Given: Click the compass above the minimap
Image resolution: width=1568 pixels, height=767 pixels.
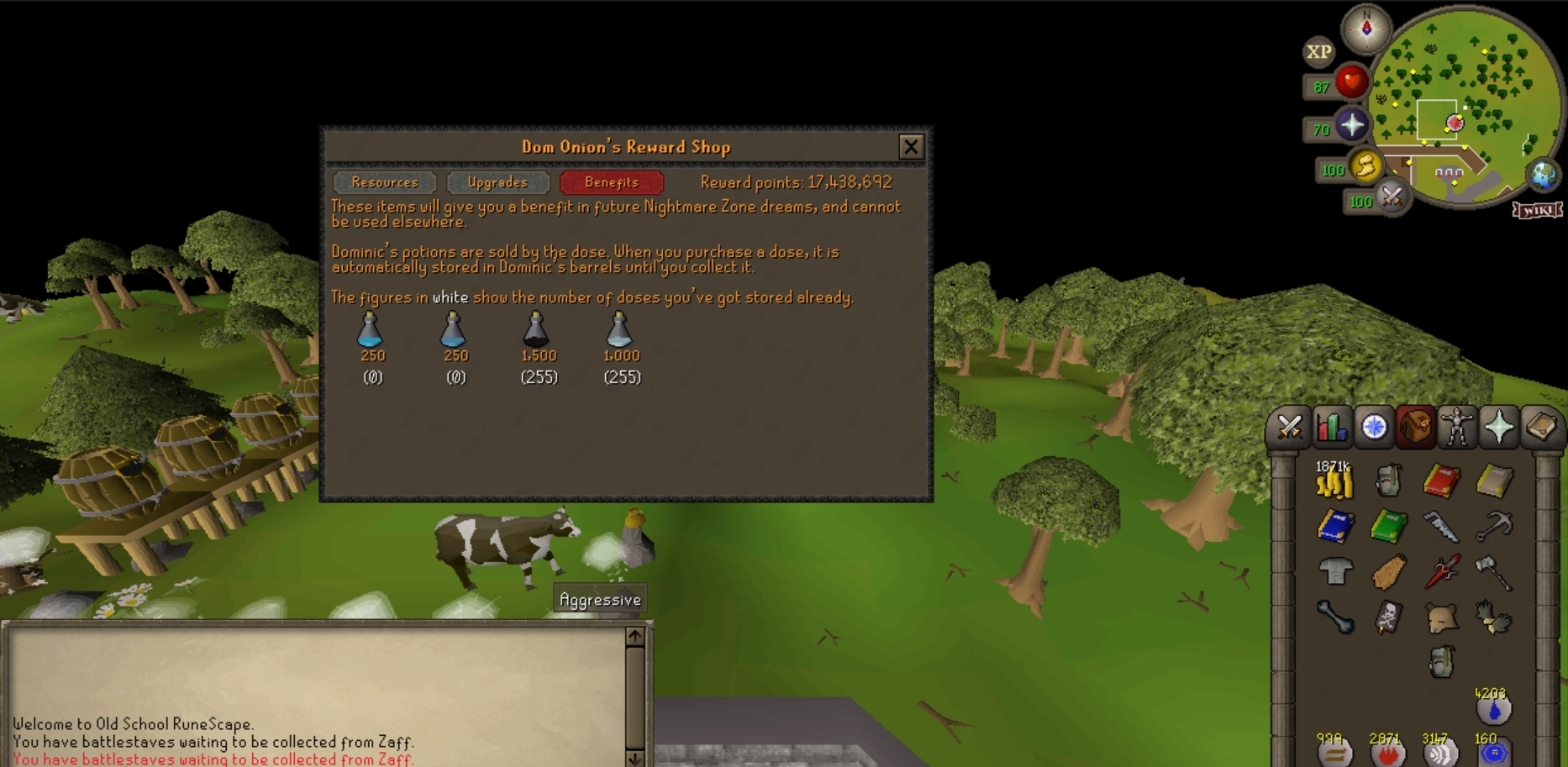Looking at the screenshot, I should 1365,26.
